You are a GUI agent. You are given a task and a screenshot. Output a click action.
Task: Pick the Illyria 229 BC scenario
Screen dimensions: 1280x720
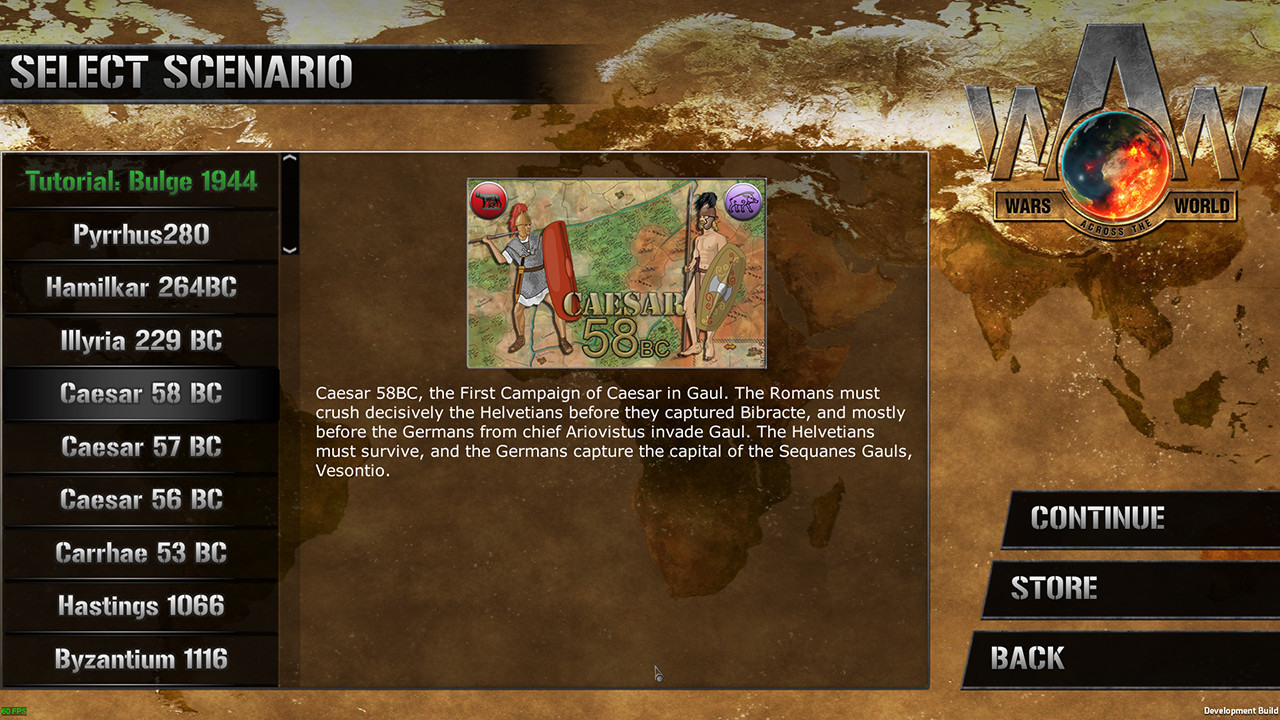pos(140,341)
